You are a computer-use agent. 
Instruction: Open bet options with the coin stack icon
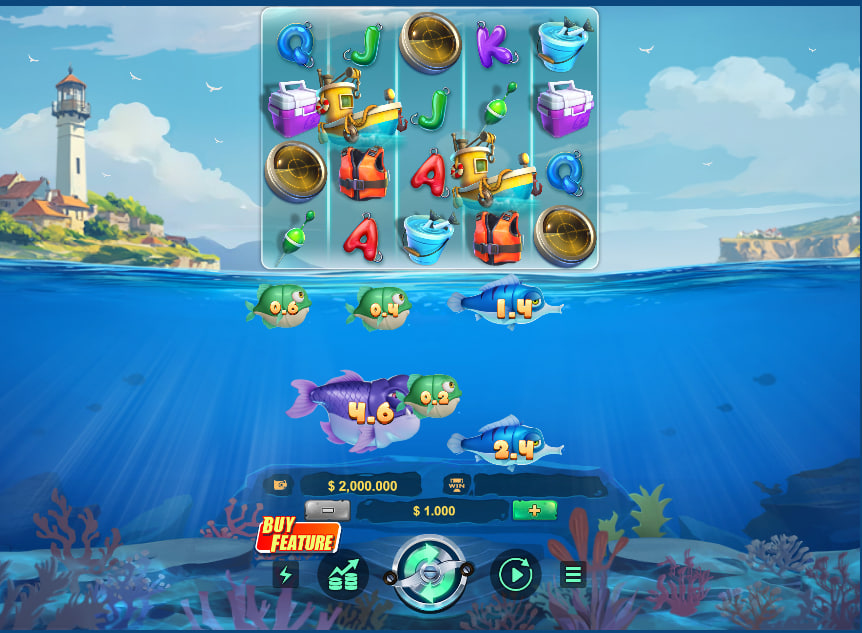[343, 574]
